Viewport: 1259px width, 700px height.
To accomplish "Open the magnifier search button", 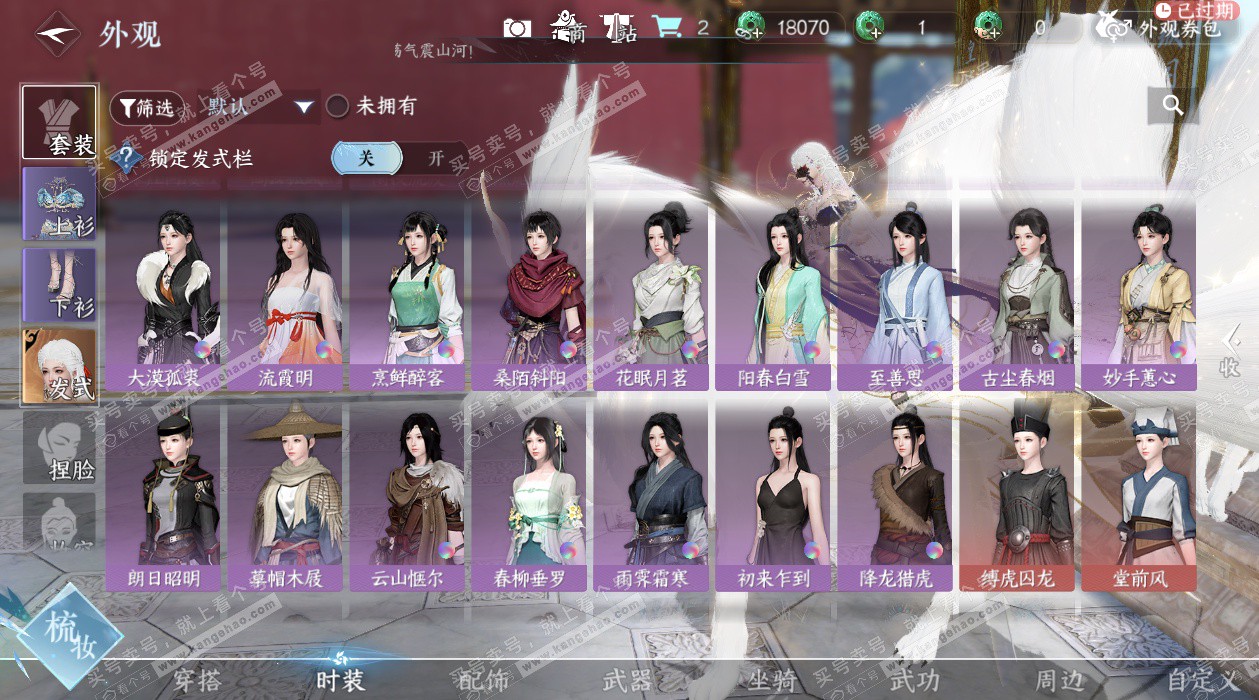I will point(1173,104).
